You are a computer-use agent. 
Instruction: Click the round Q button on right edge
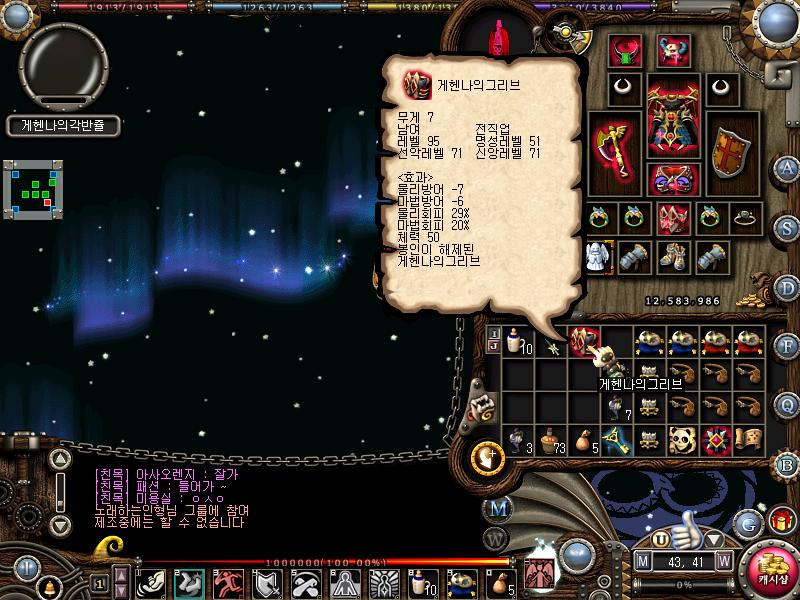tap(787, 404)
